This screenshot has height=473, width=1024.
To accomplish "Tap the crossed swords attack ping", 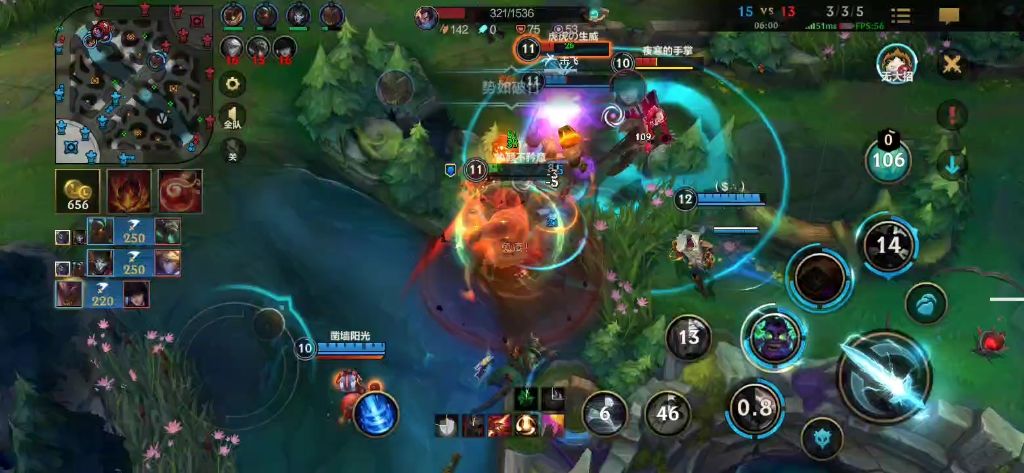I will coord(952,64).
